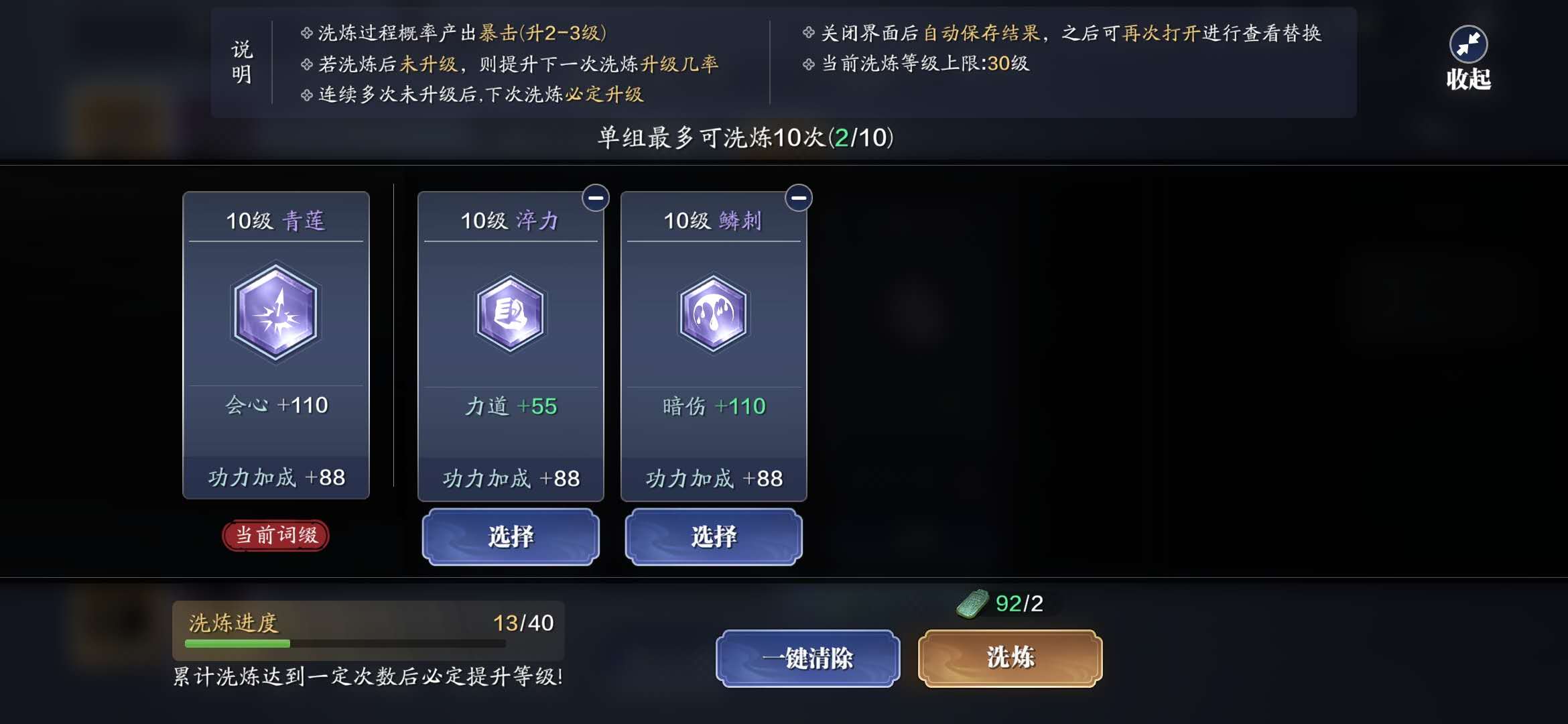The height and width of the screenshot is (724, 1568).
Task: Toggle the 当前词缀 badge on 青莲 card
Action: tap(275, 536)
